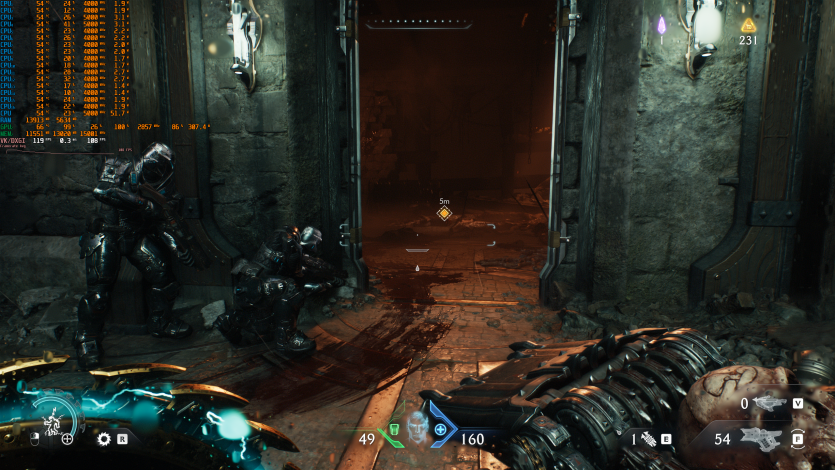Image resolution: width=835 pixels, height=470 pixels.
Task: Choose the secondary weapon with 0 ammo
Action: click(x=767, y=403)
